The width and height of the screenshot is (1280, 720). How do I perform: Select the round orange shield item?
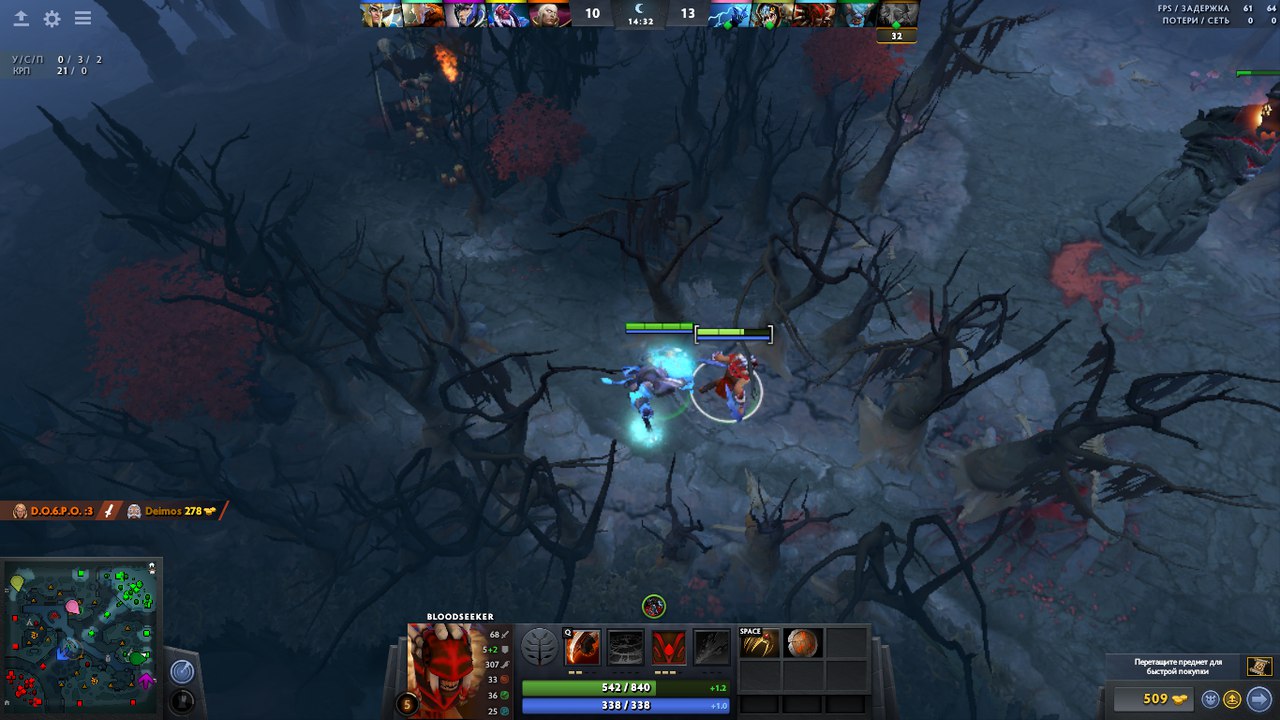[x=803, y=643]
